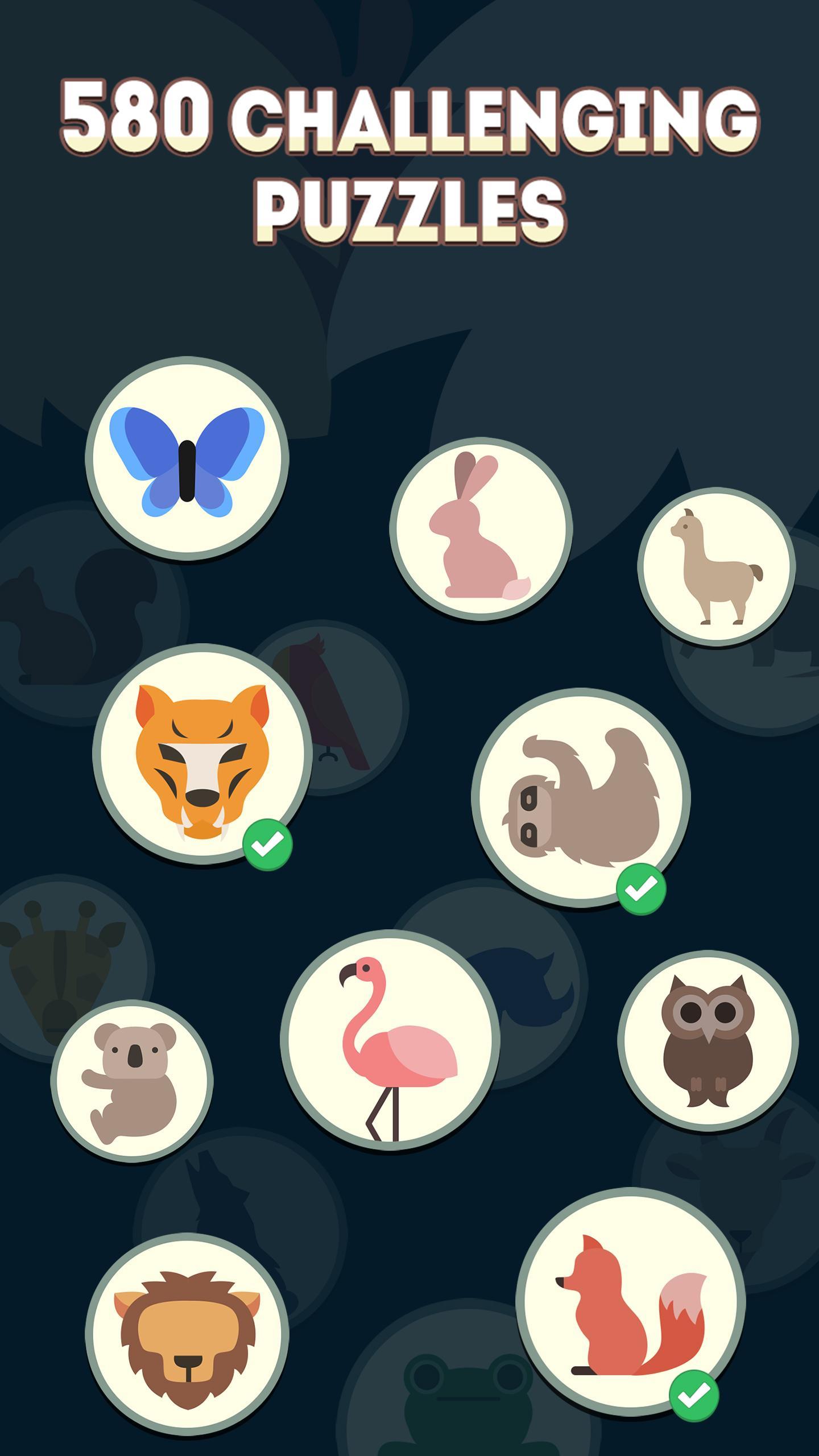Click the 580 Challenging Puzzles title
The image size is (819, 1456).
pyautogui.click(x=409, y=156)
